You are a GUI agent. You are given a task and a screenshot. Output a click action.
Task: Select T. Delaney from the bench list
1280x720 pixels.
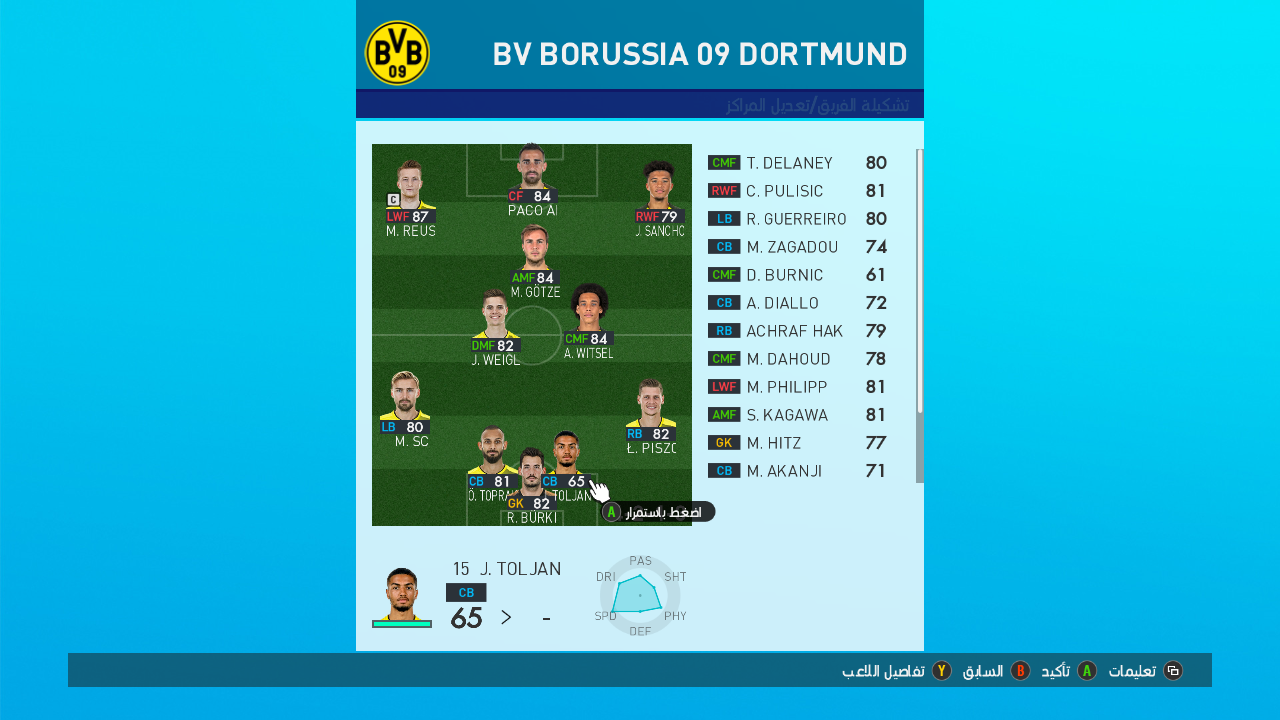(790, 162)
